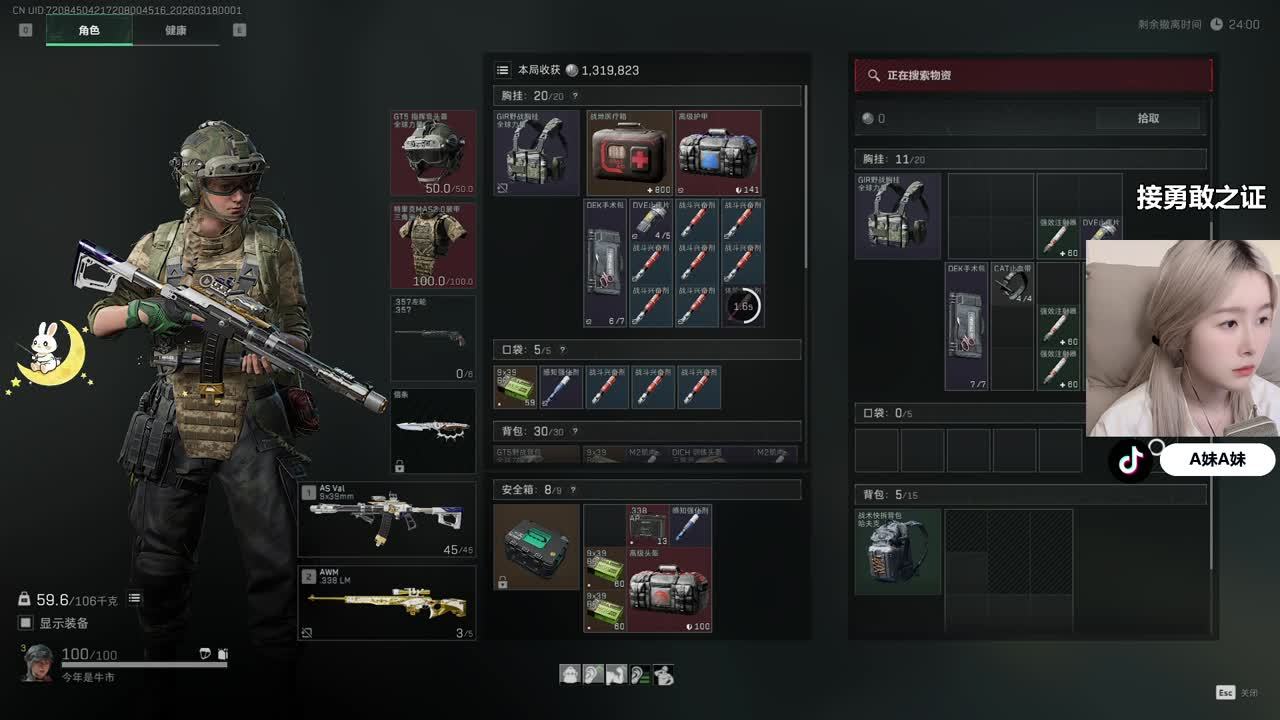Toggle the 显示装备 checkbox
Image resolution: width=1280 pixels, height=720 pixels.
pyautogui.click(x=25, y=623)
